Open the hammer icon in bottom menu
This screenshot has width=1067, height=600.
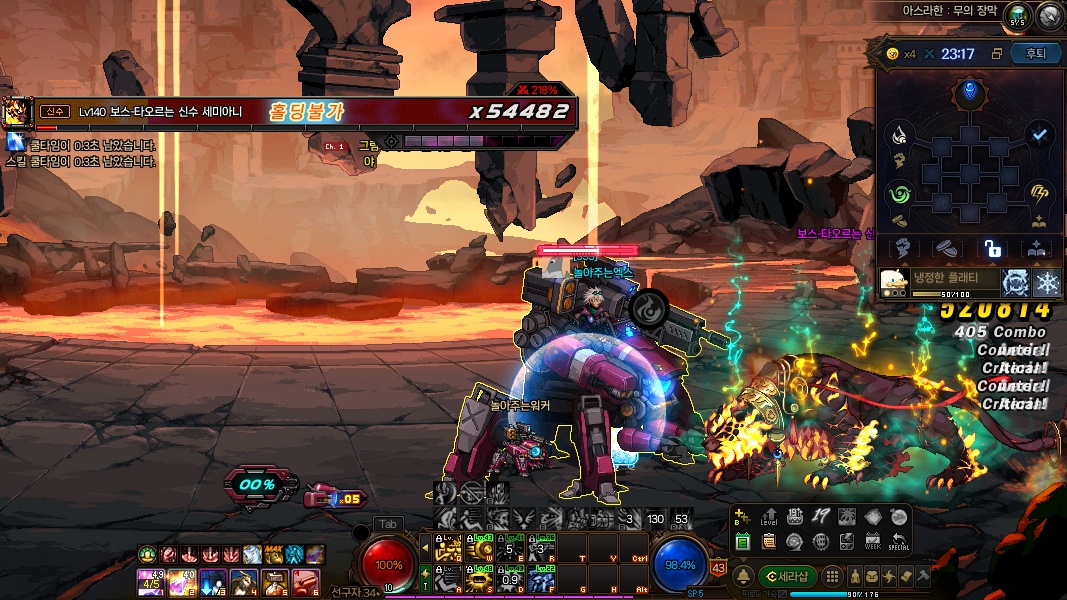[x=922, y=576]
